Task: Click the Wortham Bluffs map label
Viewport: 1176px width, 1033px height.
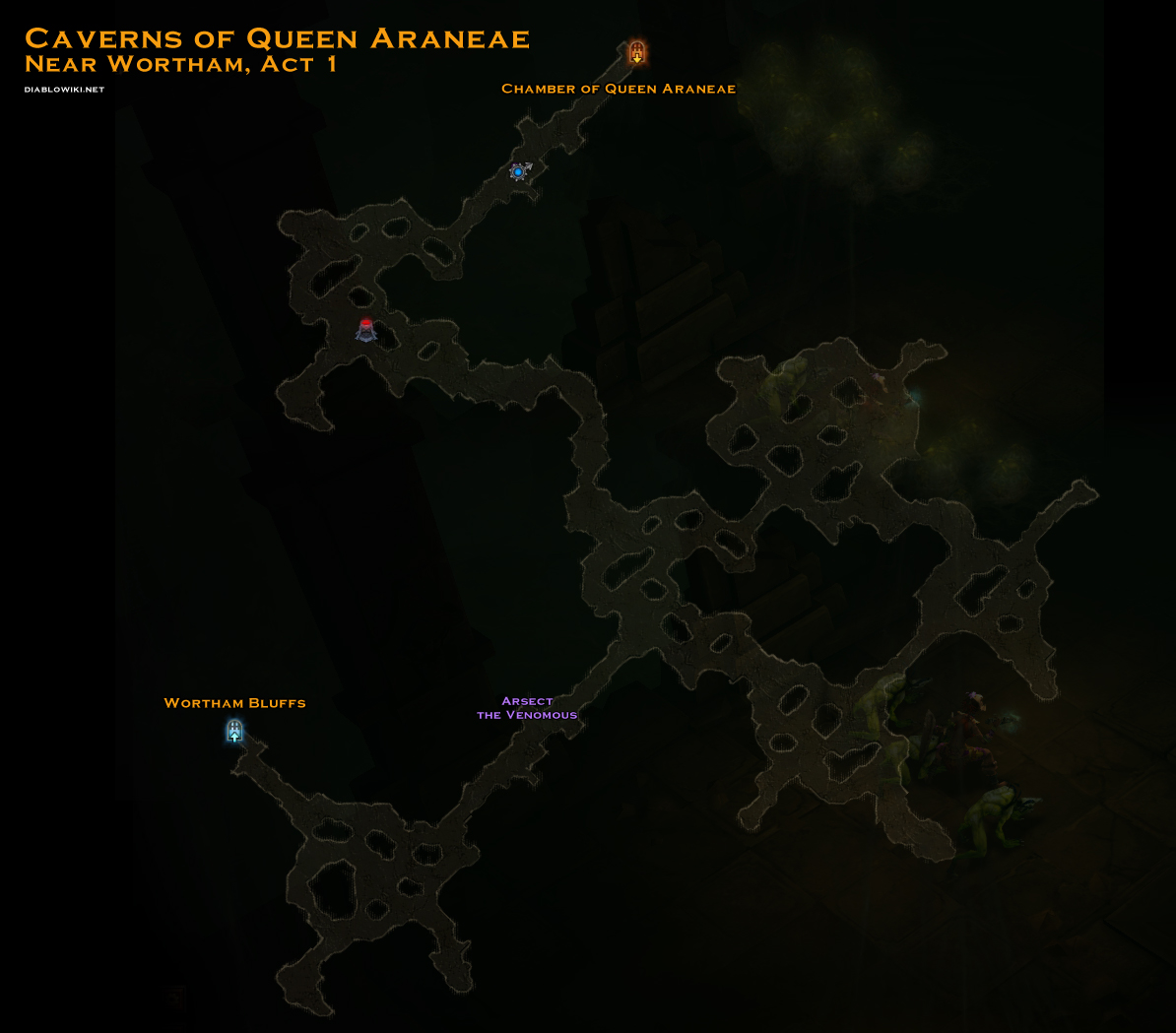Action: [234, 703]
